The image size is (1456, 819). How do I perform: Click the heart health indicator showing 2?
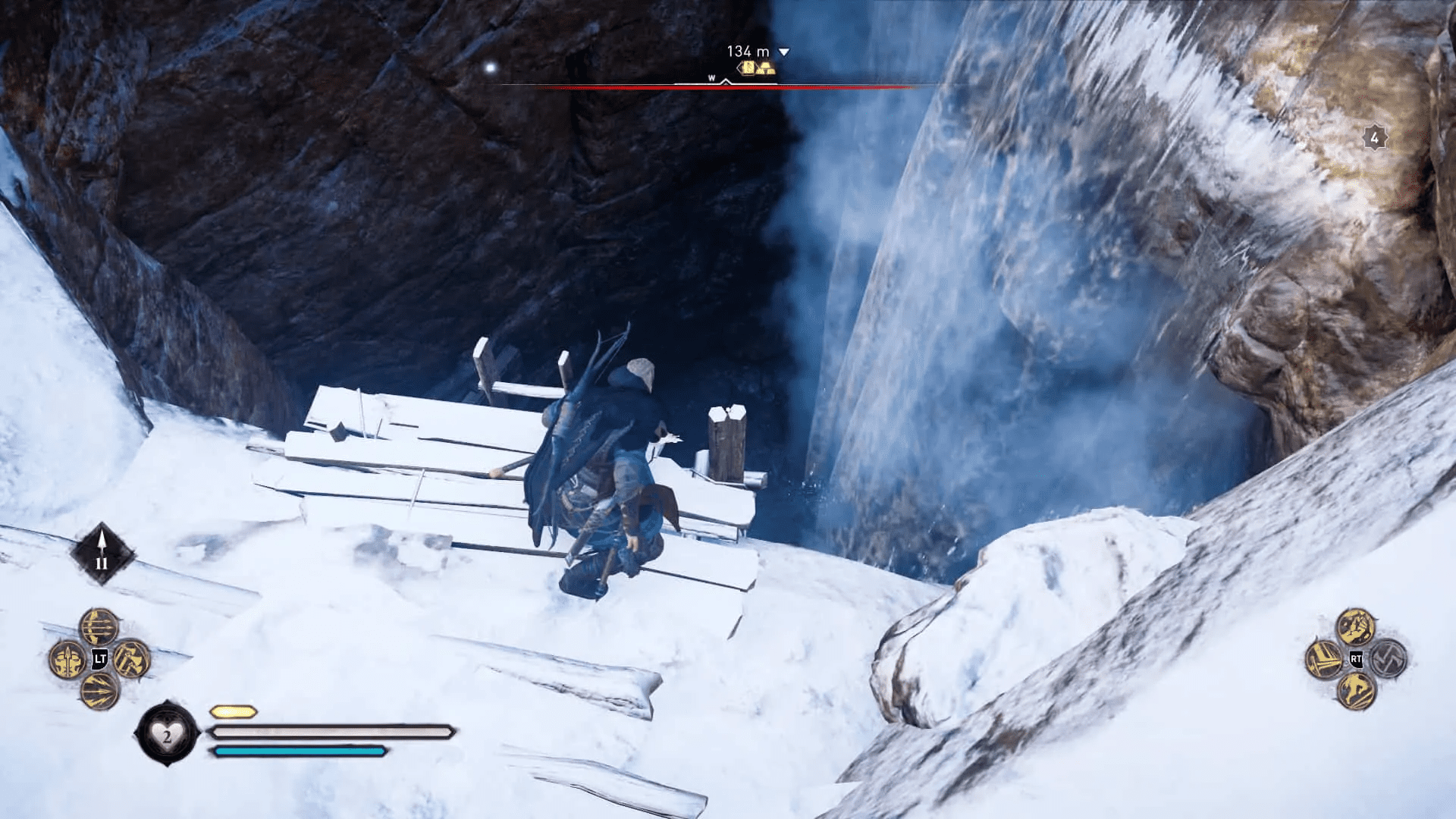click(168, 733)
